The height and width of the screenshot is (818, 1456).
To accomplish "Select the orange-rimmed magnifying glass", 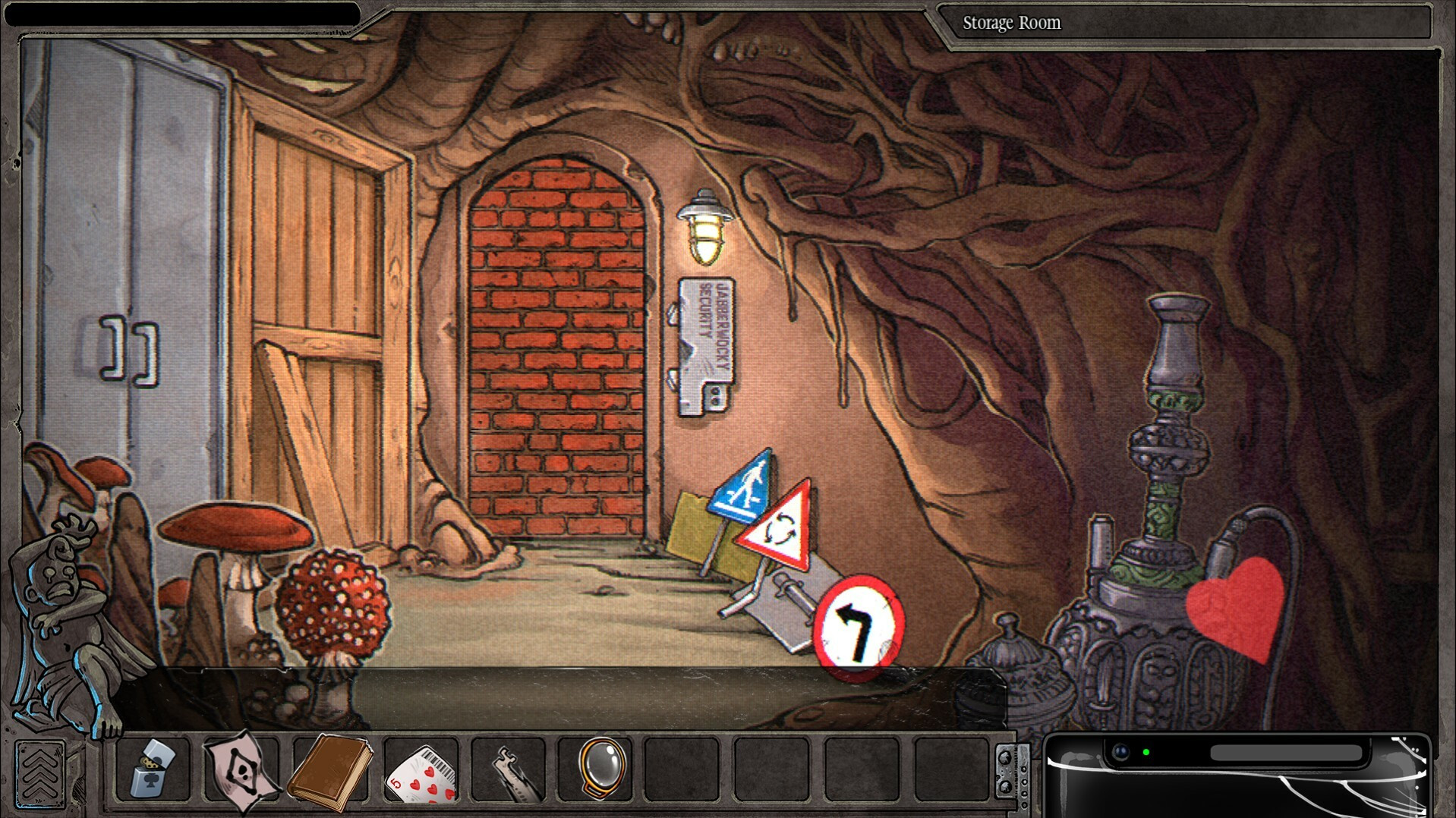I will [x=603, y=768].
